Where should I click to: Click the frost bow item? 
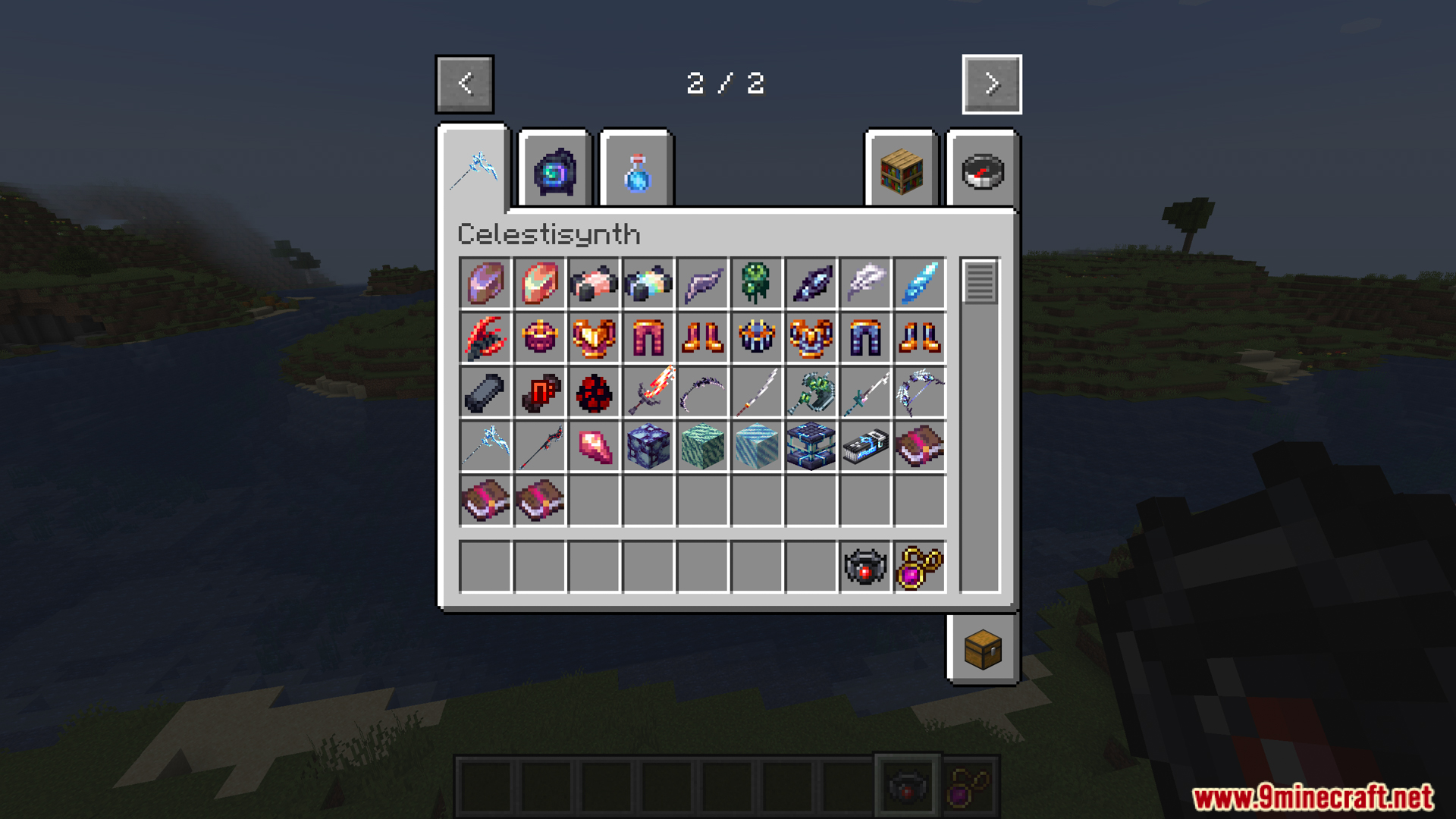[920, 393]
